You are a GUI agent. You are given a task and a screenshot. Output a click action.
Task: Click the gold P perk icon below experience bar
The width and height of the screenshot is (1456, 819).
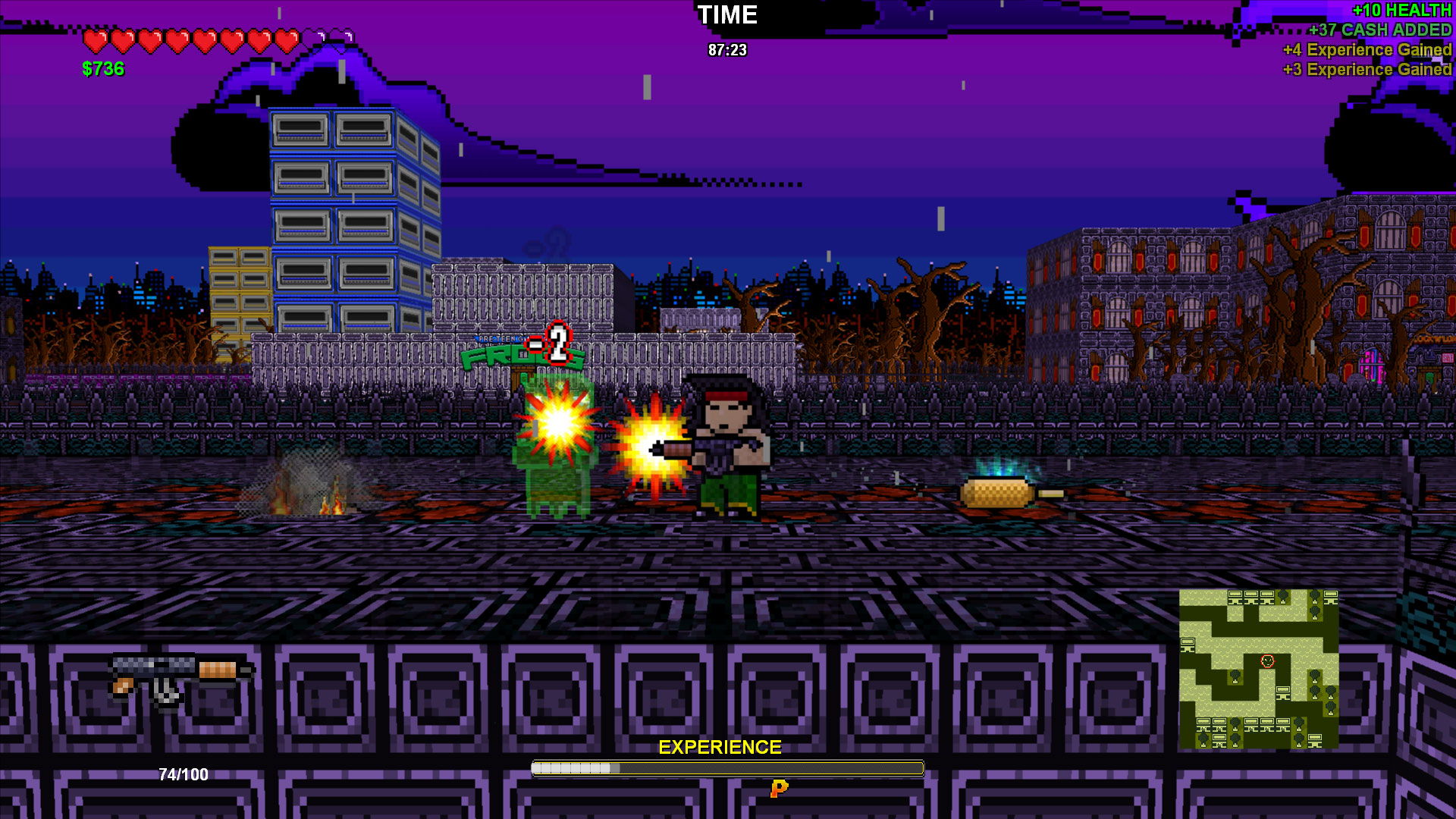(778, 789)
